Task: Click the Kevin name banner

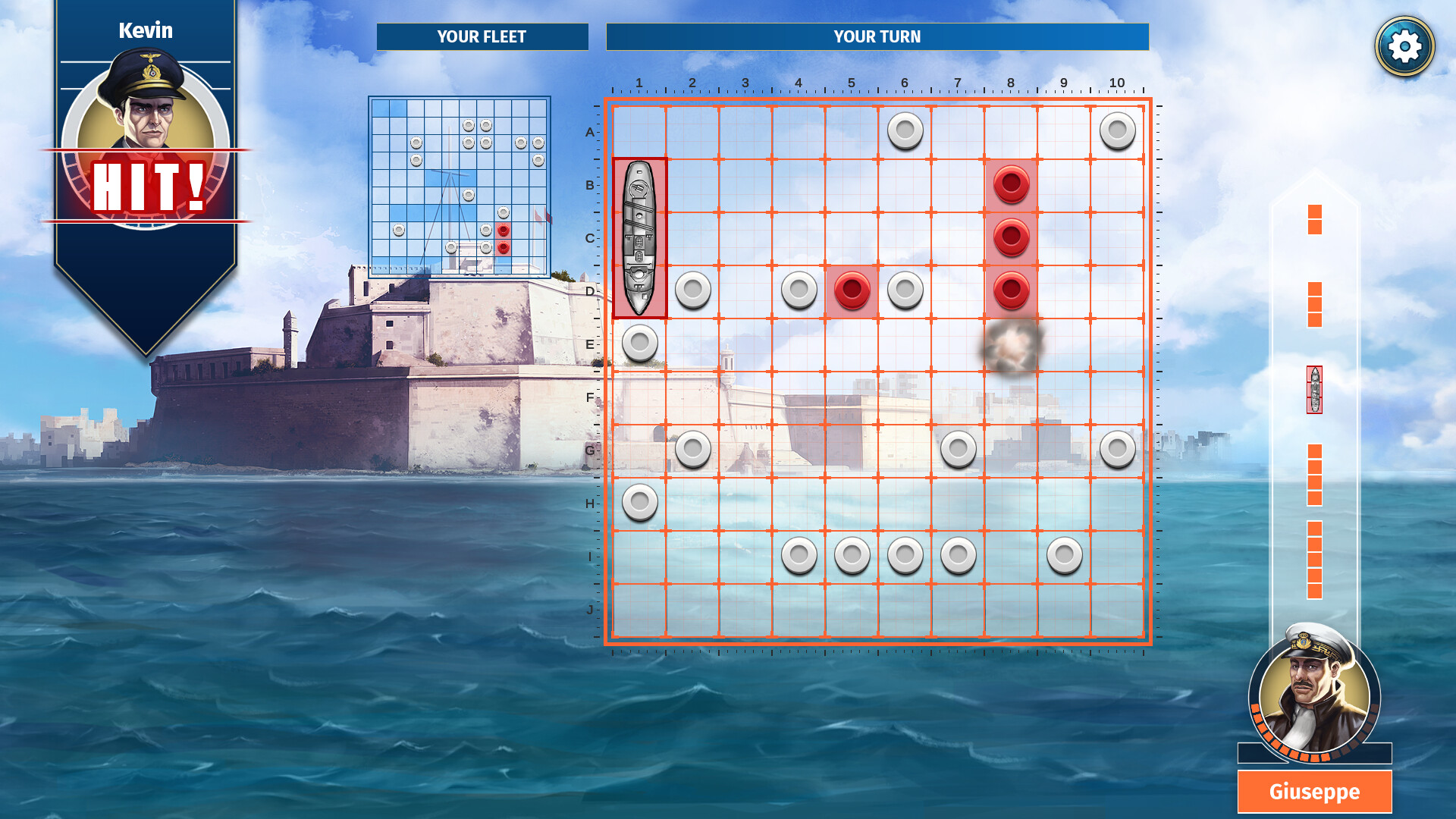Action: [x=146, y=31]
